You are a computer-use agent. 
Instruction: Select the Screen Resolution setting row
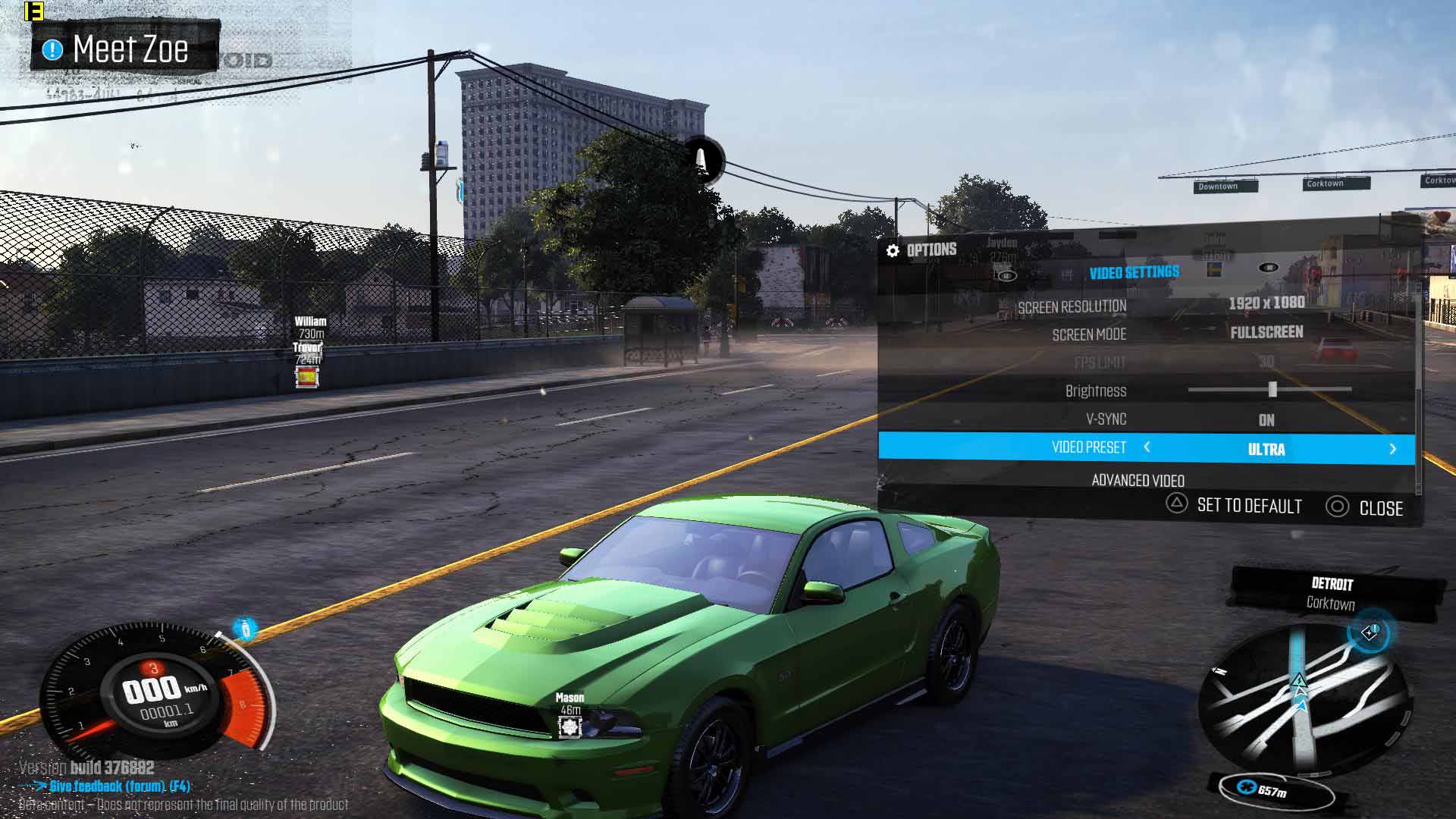1147,306
